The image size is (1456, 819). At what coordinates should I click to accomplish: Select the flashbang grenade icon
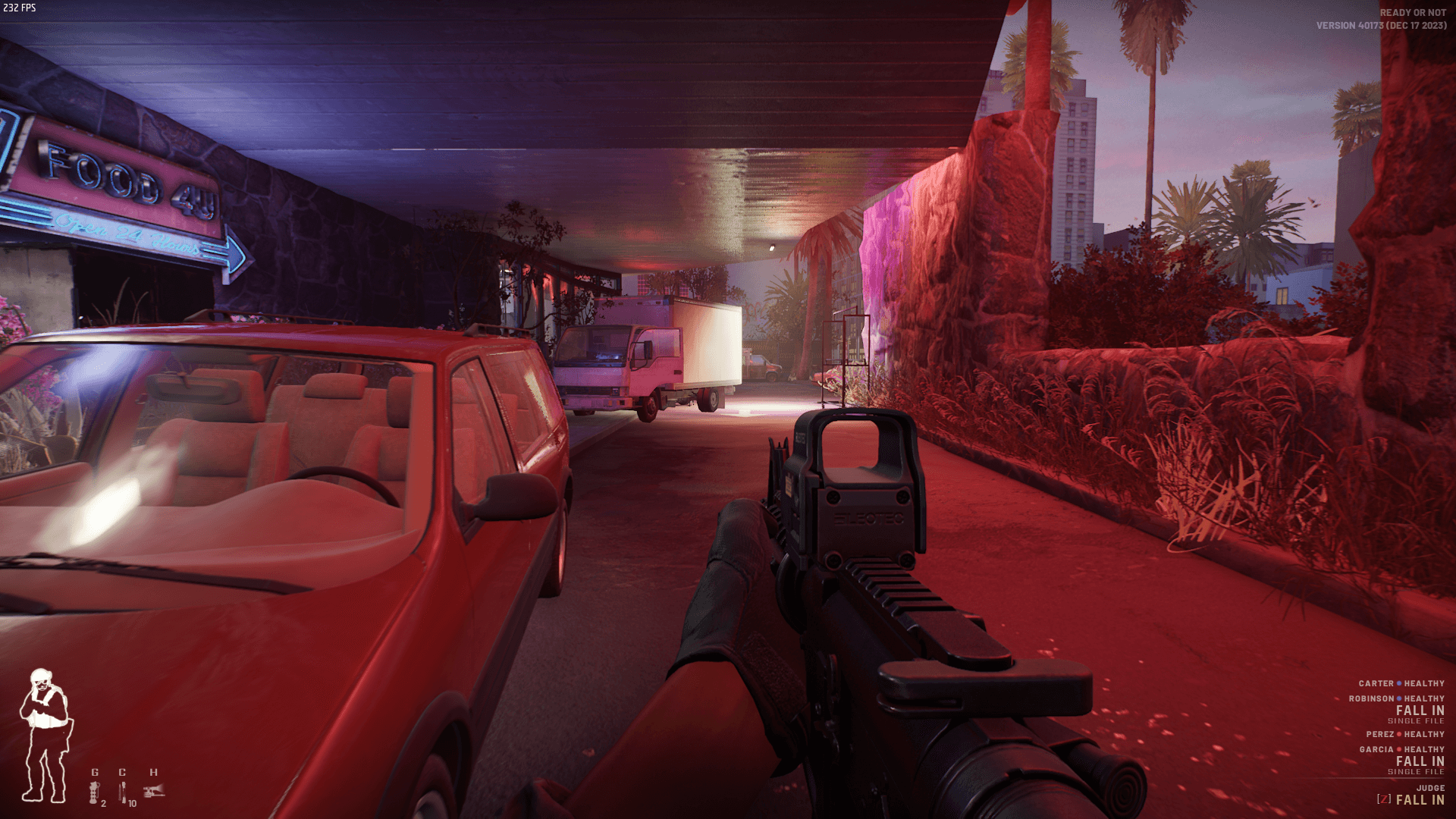click(94, 792)
